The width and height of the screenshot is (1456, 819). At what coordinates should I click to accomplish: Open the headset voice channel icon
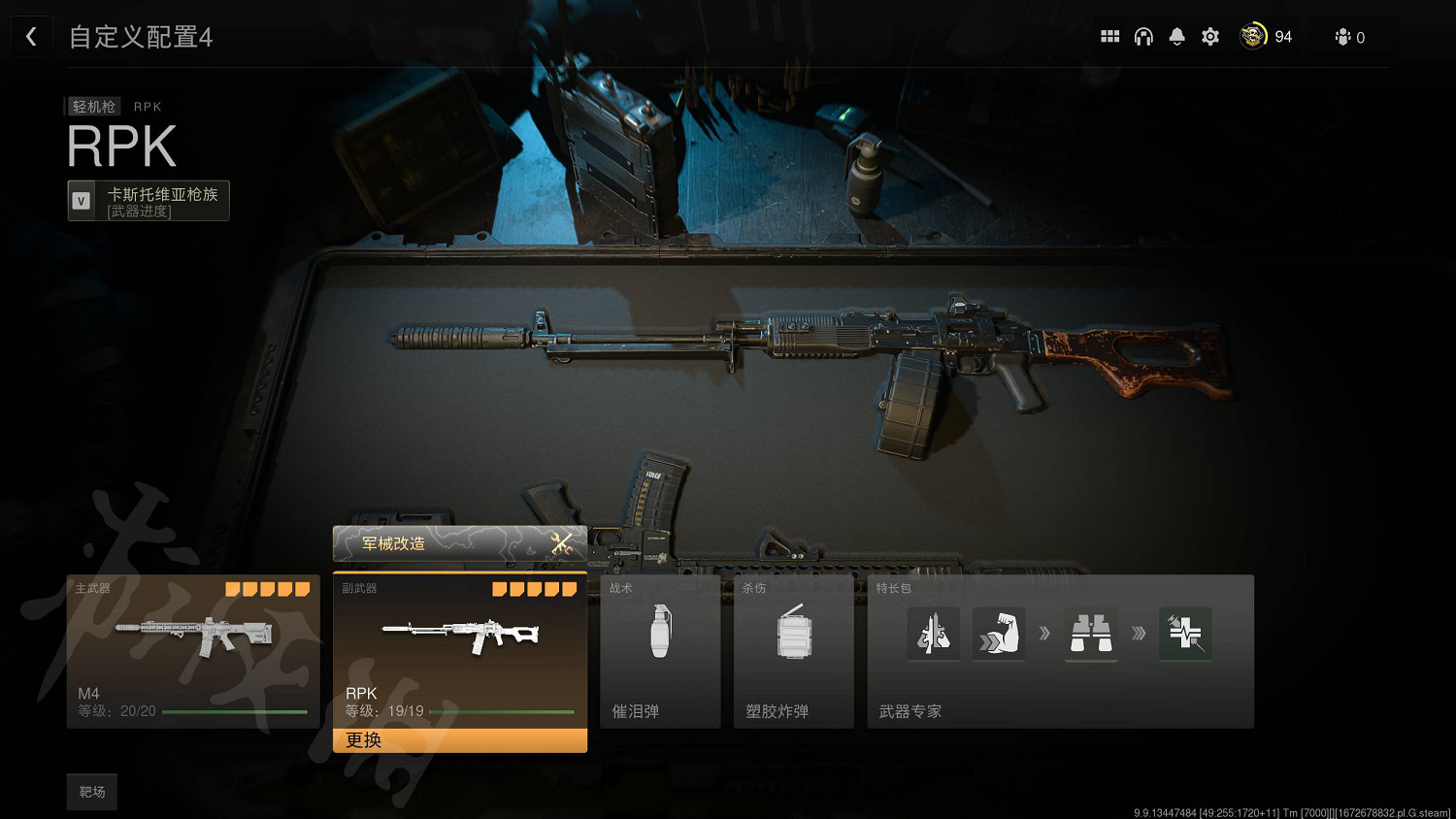coord(1143,37)
